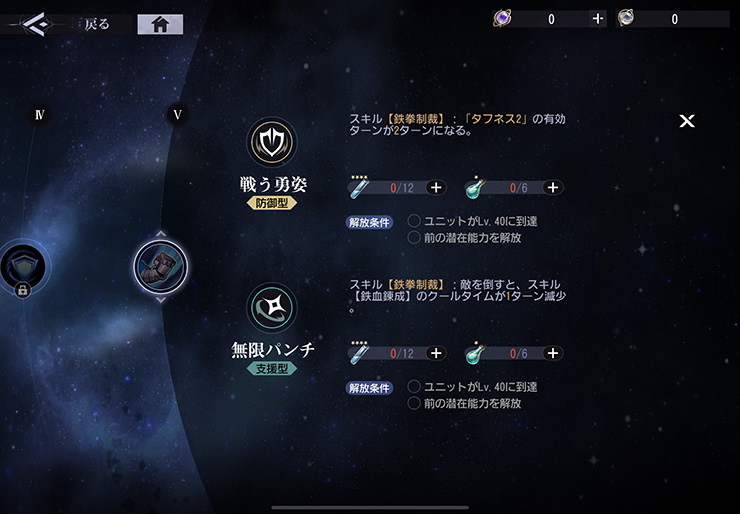Close the potential ability panel
This screenshot has height=514, width=740.
(x=687, y=121)
